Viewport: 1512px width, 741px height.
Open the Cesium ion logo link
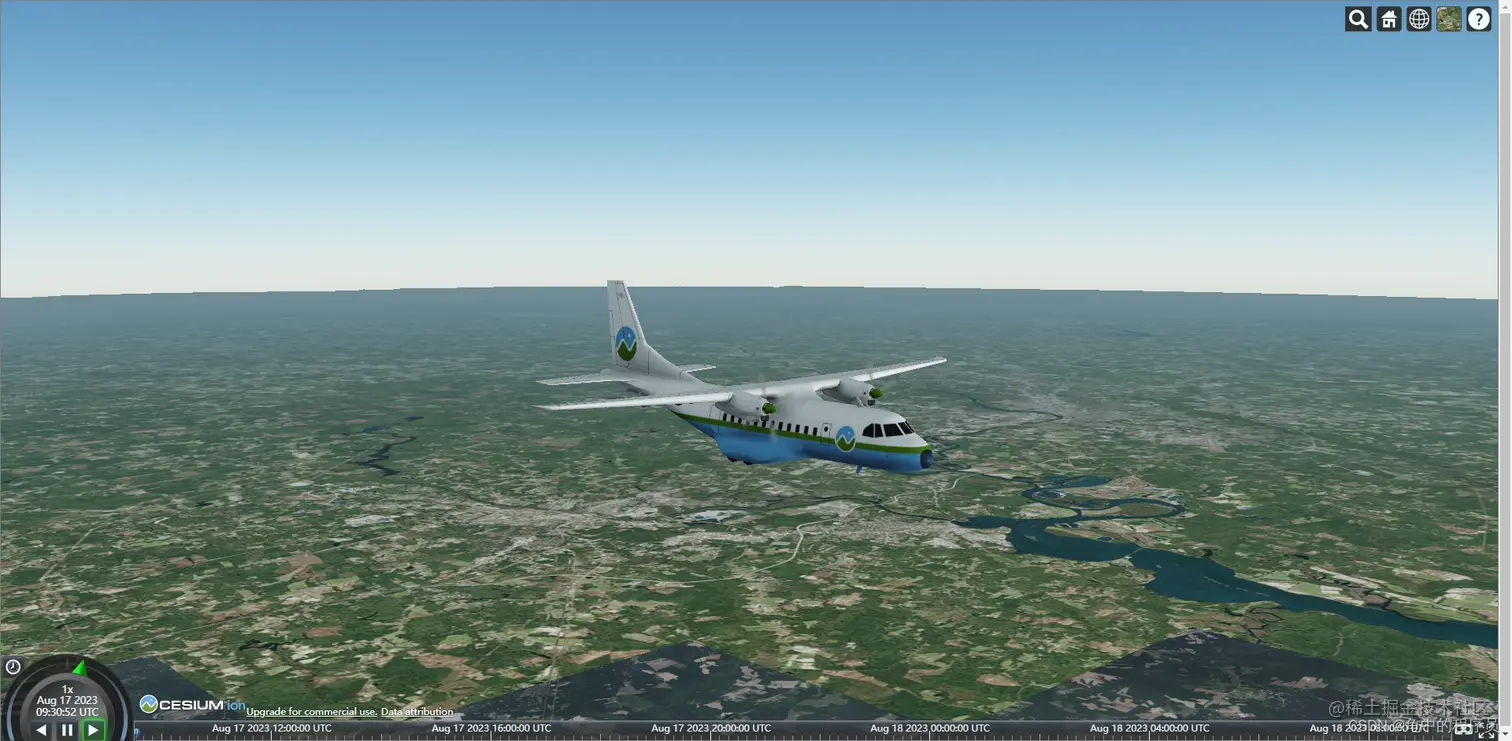(x=192, y=705)
